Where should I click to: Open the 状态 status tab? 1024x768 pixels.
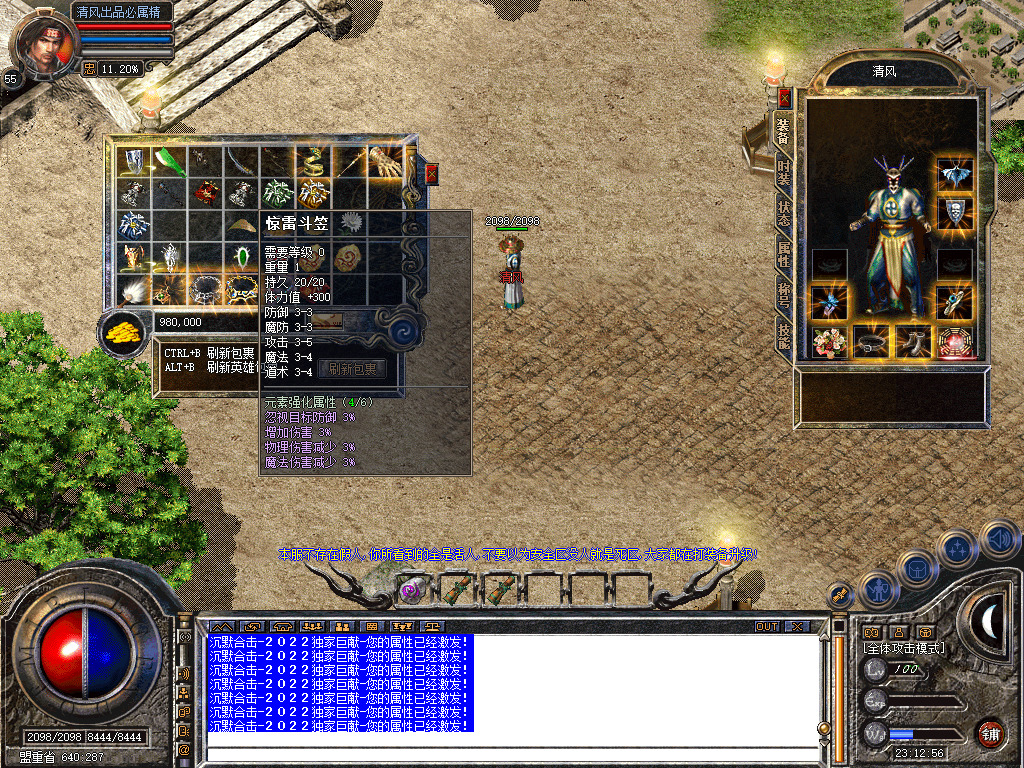785,211
